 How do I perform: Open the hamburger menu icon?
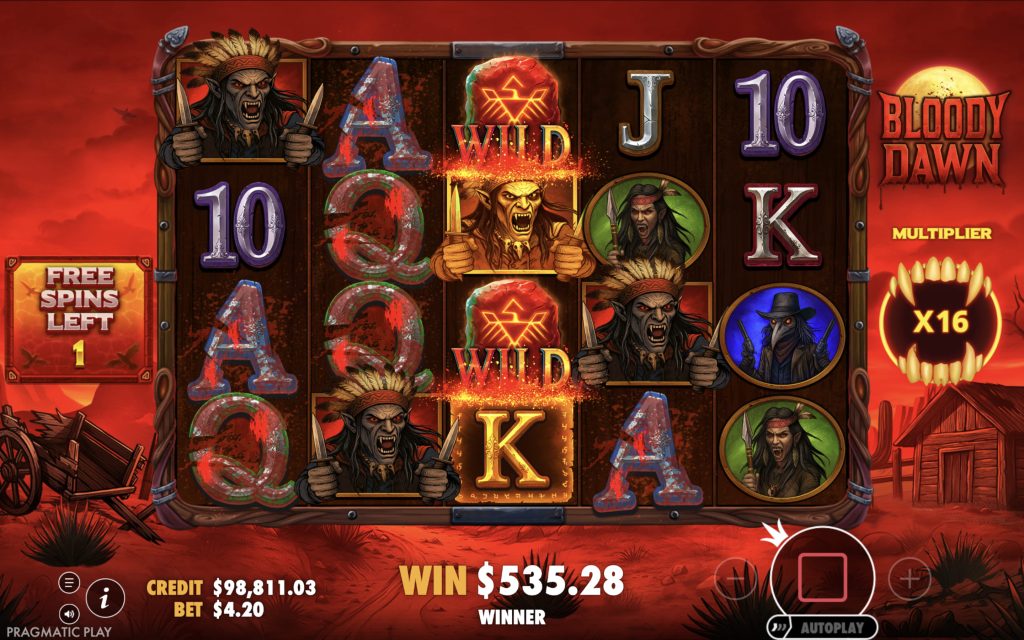tap(69, 583)
